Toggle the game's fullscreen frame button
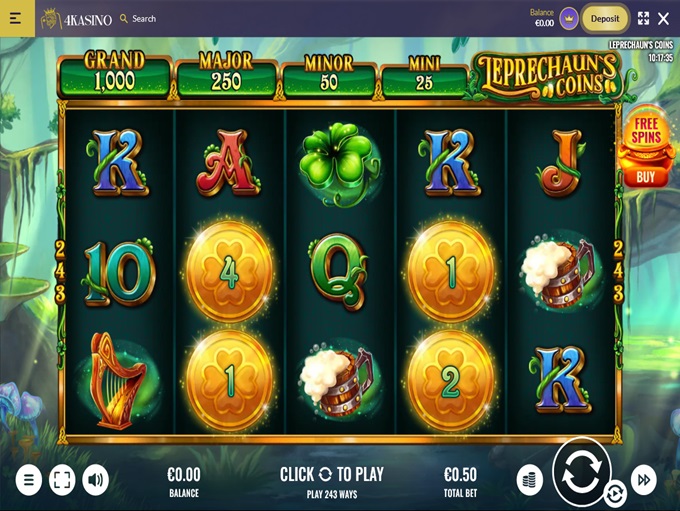This screenshot has height=511, width=680. click(62, 480)
